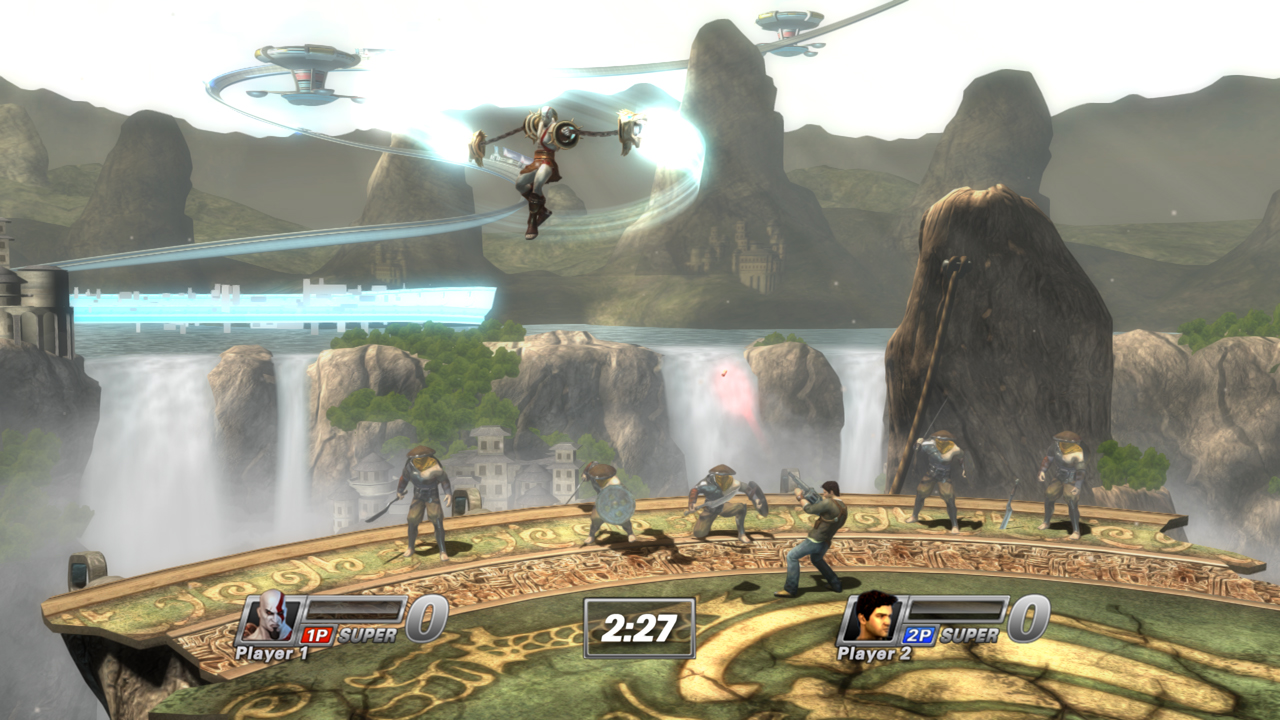
Task: Select Player 2's Nathan Drake portrait
Action: (870, 617)
